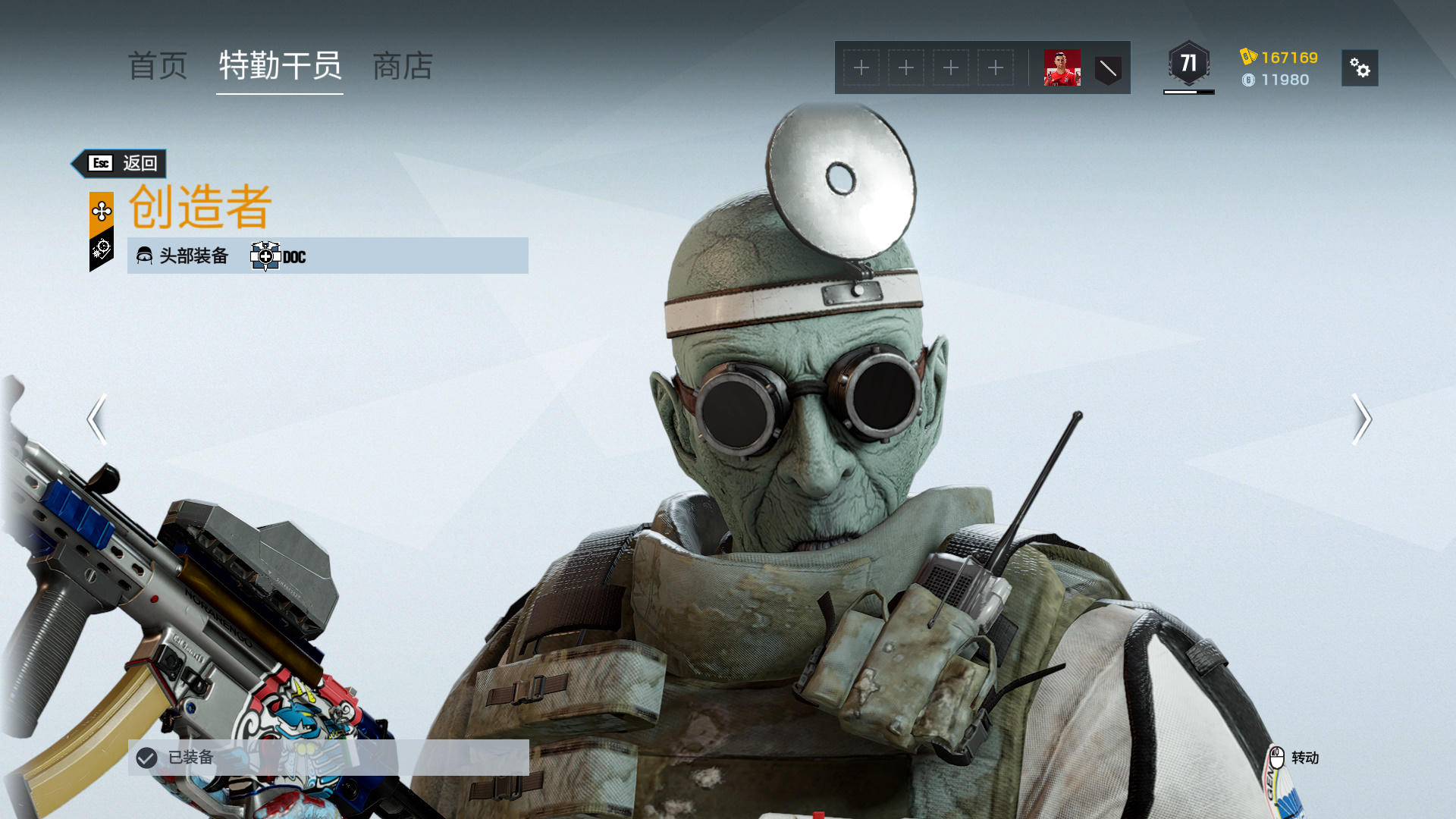This screenshot has width=1456, height=819.
Task: Select the 头部装备 DOC headgear bar
Action: (328, 256)
